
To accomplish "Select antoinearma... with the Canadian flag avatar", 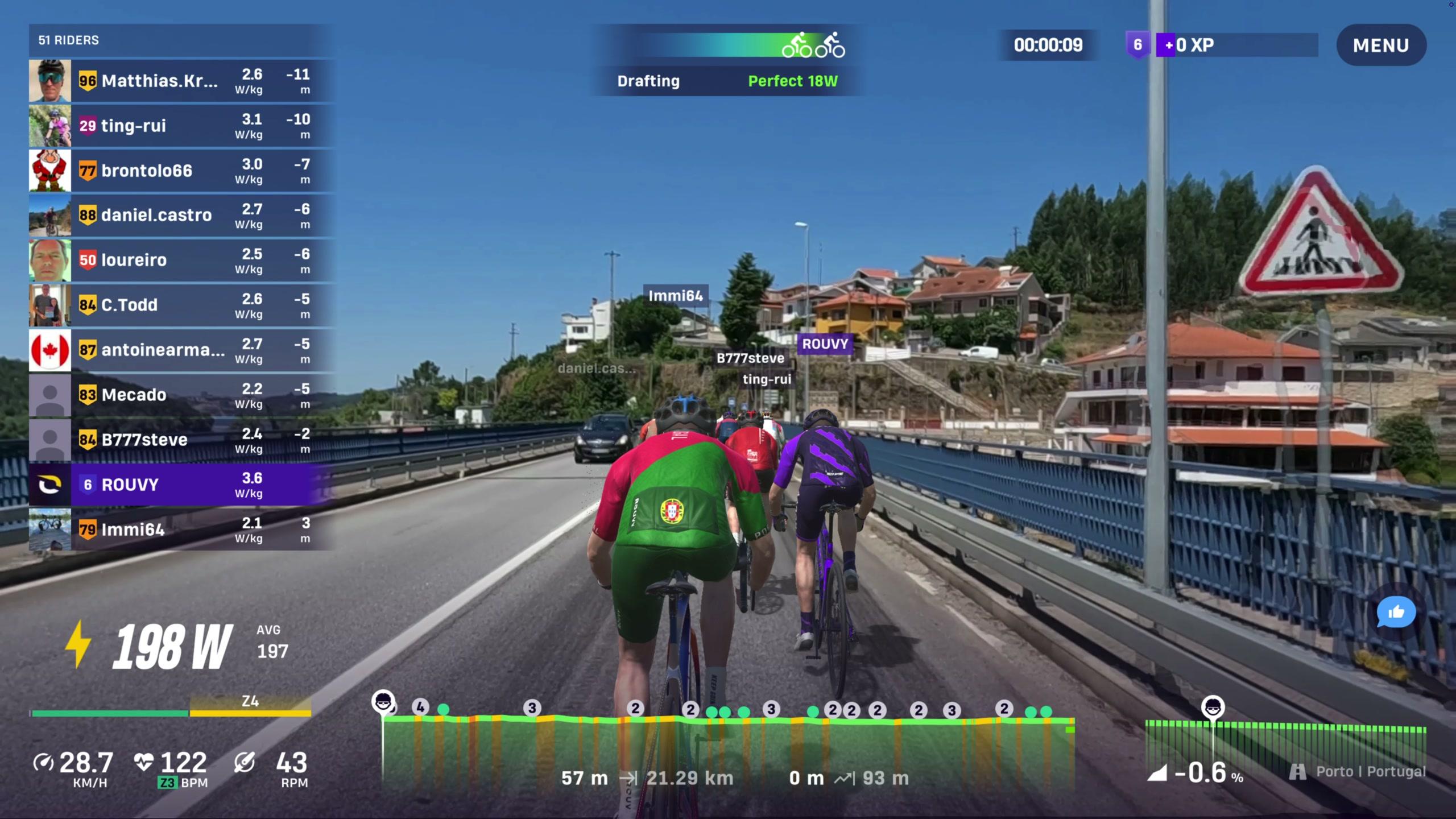I will pyautogui.click(x=181, y=350).
